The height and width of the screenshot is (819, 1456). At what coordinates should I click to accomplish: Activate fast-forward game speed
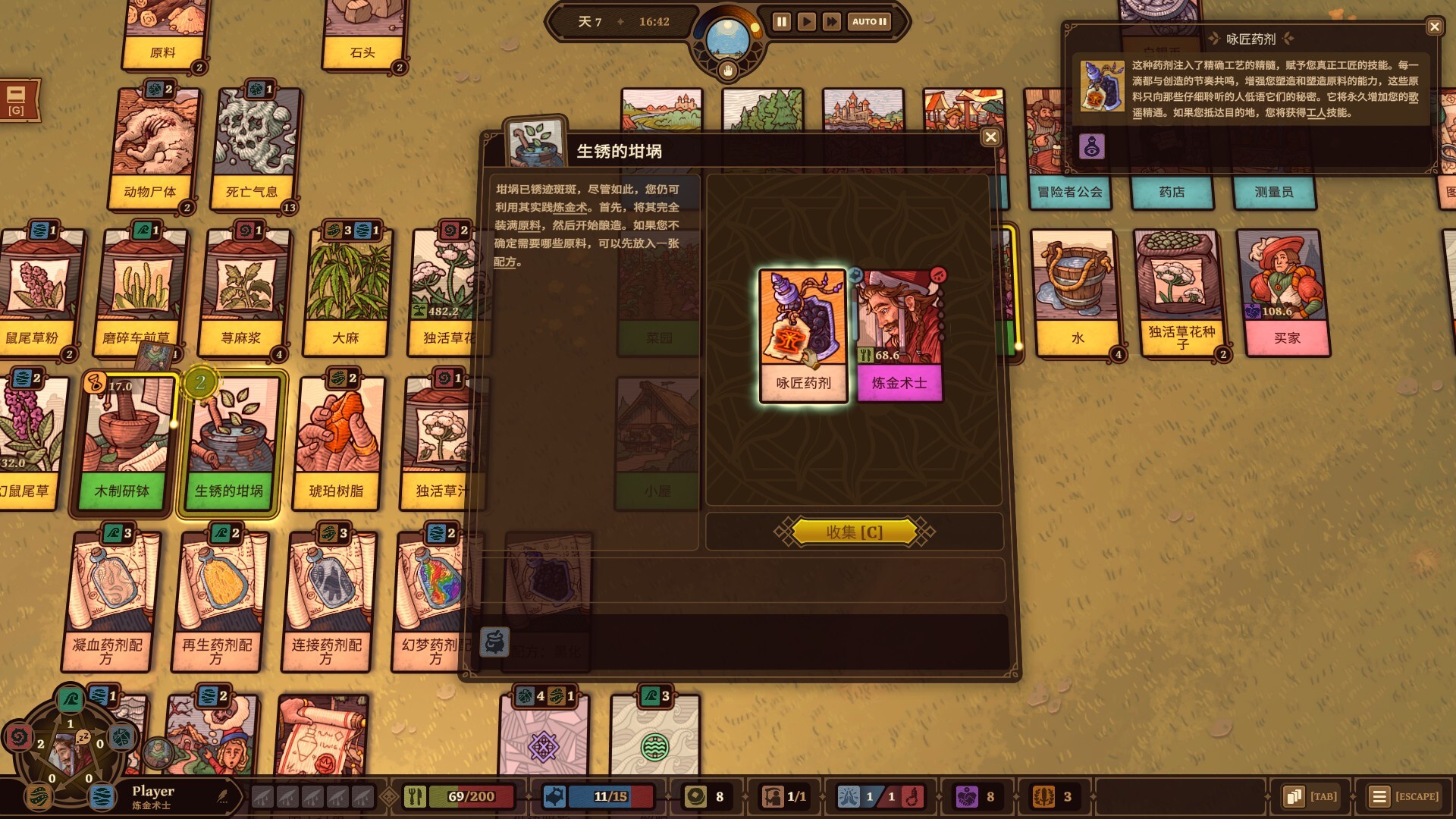pyautogui.click(x=831, y=22)
